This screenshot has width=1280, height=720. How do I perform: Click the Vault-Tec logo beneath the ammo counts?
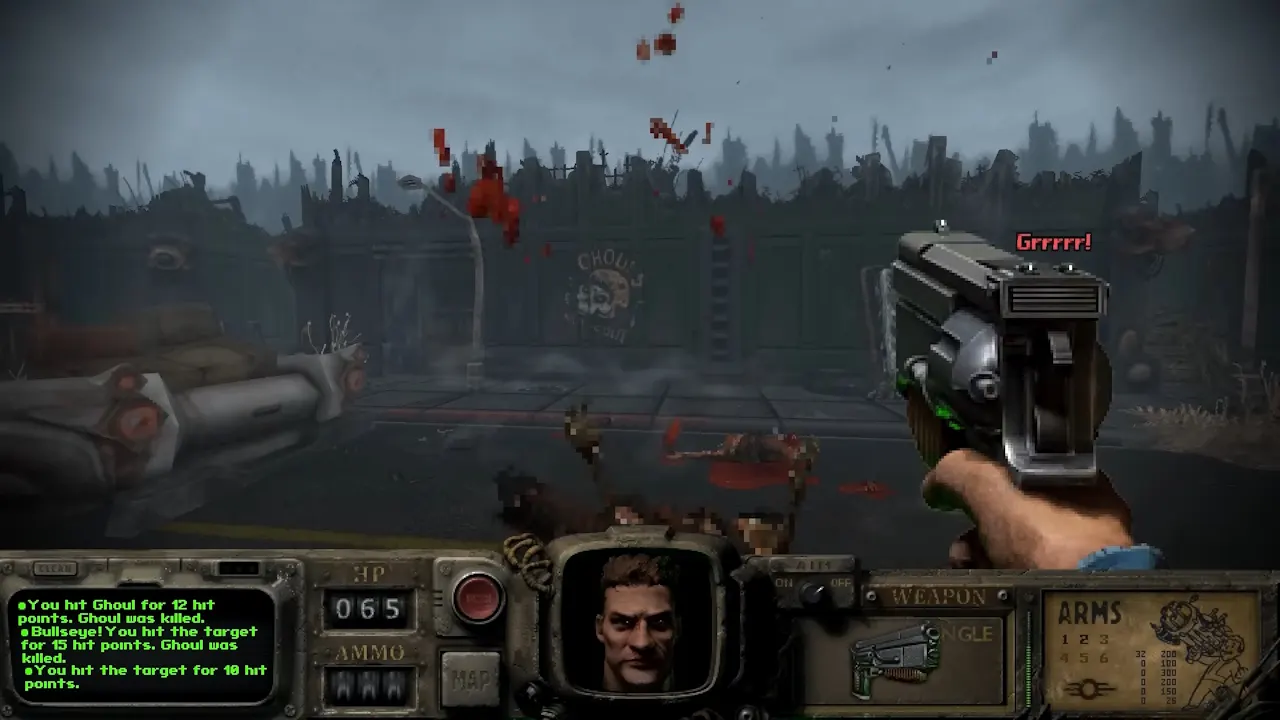pyautogui.click(x=1089, y=689)
